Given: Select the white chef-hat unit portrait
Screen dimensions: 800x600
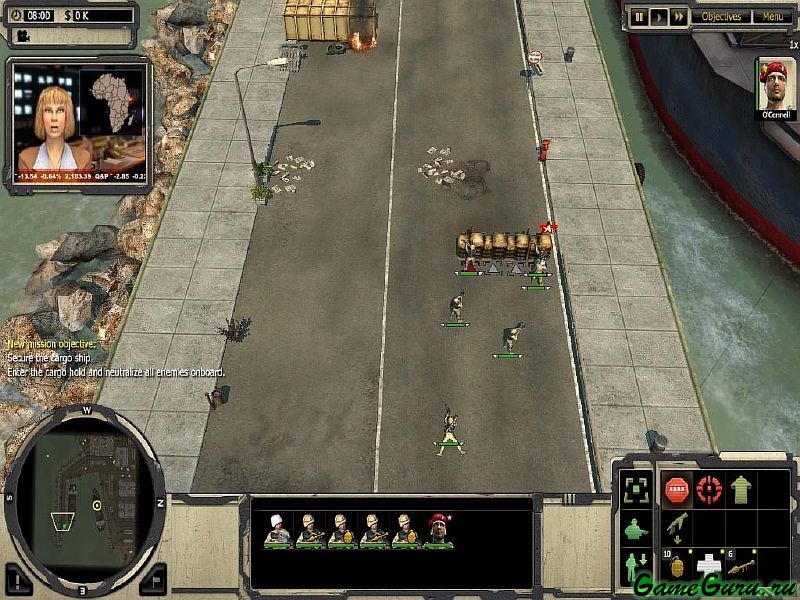Looking at the screenshot, I should pyautogui.click(x=277, y=530).
